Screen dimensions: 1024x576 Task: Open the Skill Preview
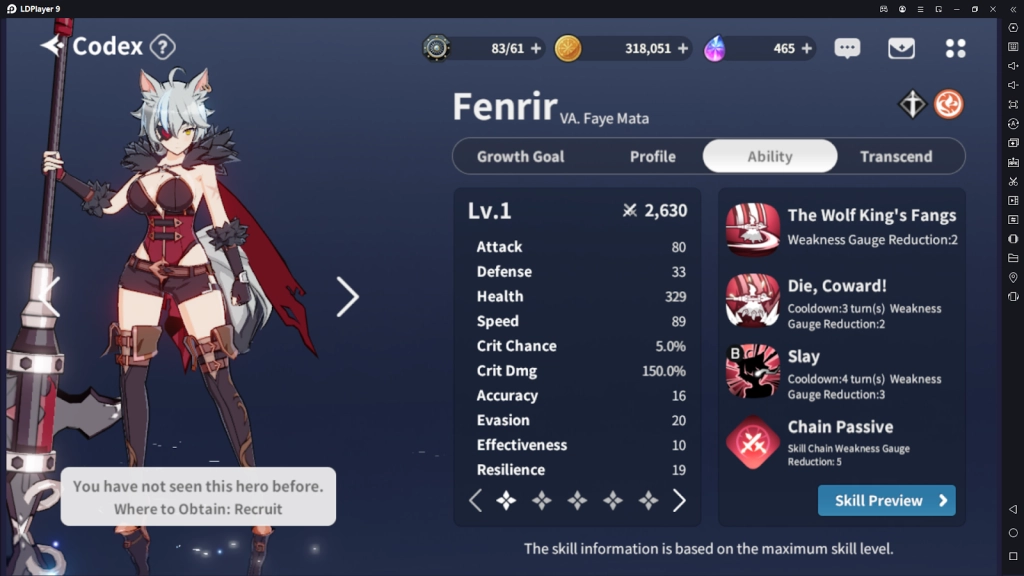[886, 500]
